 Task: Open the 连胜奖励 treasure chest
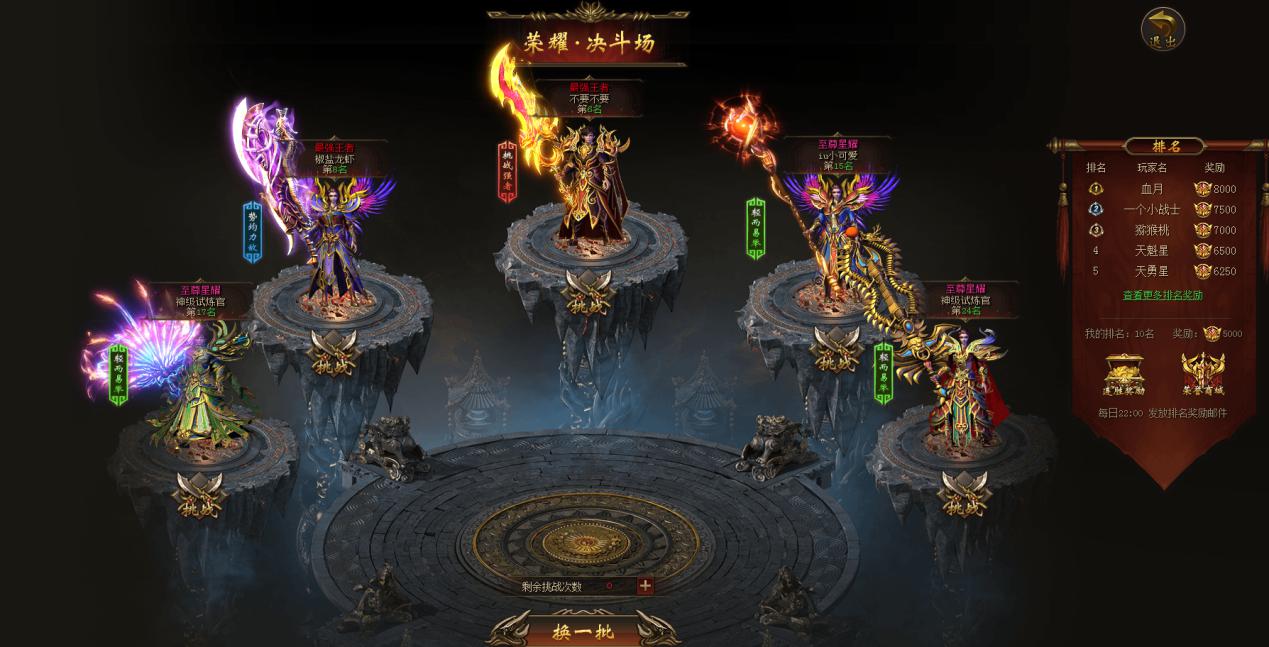pyautogui.click(x=1123, y=374)
